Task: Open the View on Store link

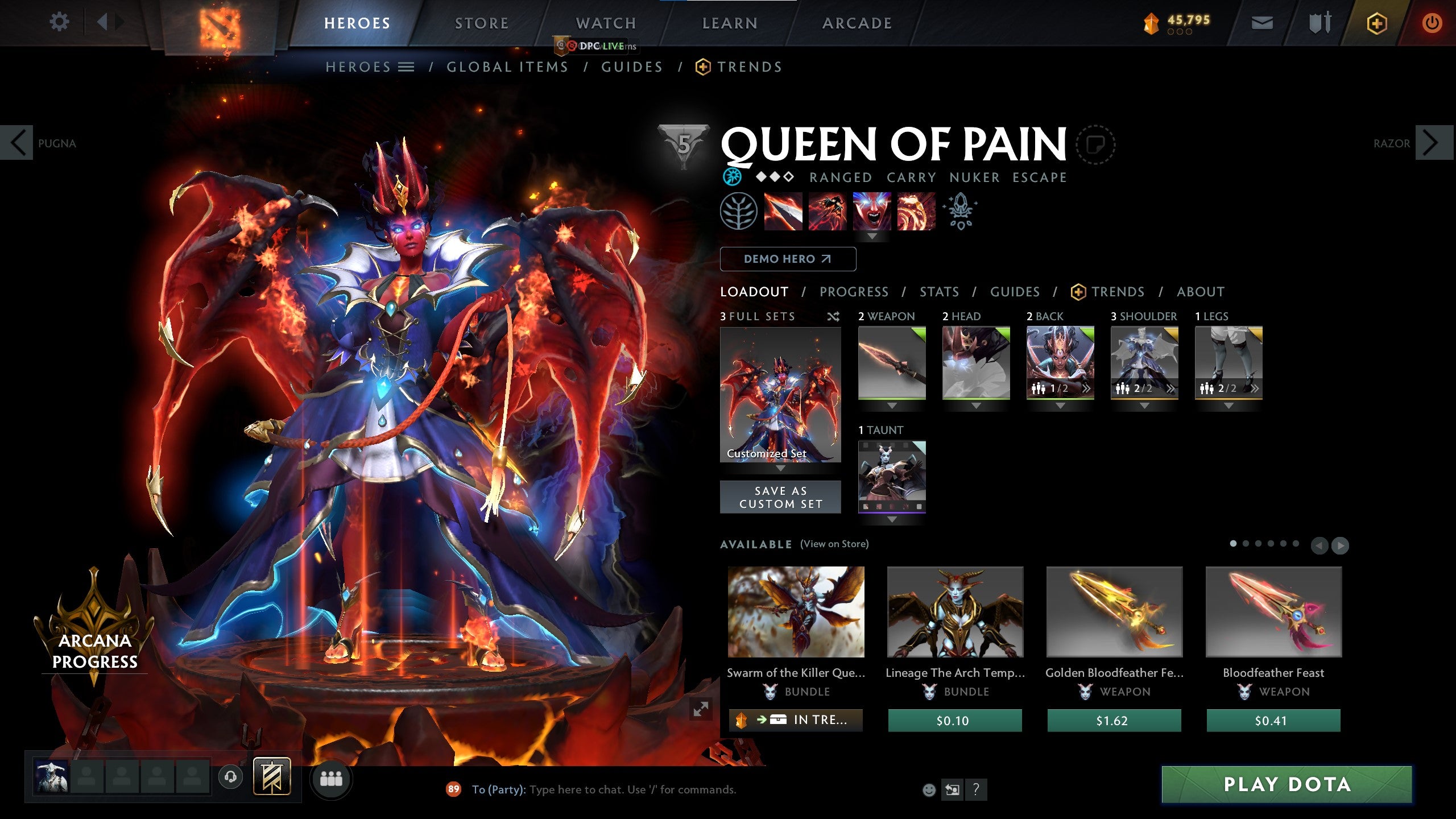Action: coord(834,544)
